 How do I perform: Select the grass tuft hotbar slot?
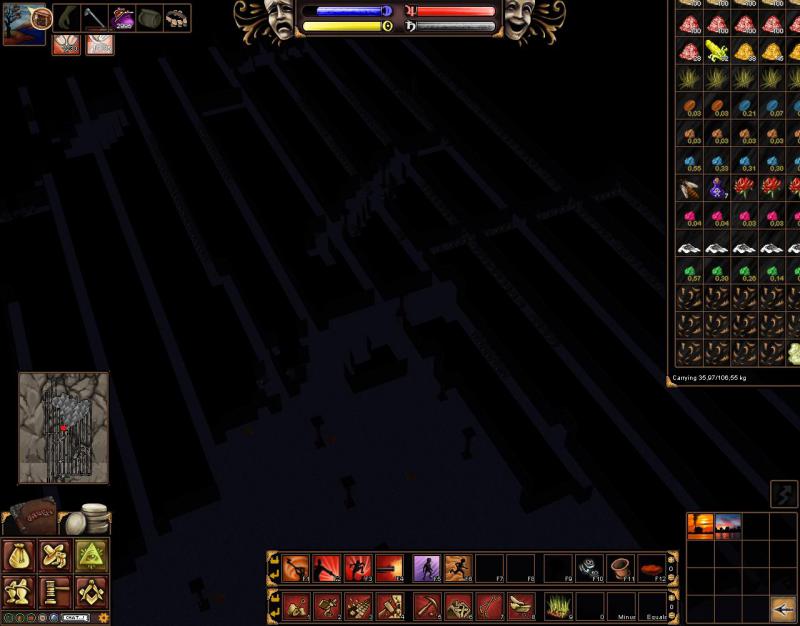coord(556,605)
